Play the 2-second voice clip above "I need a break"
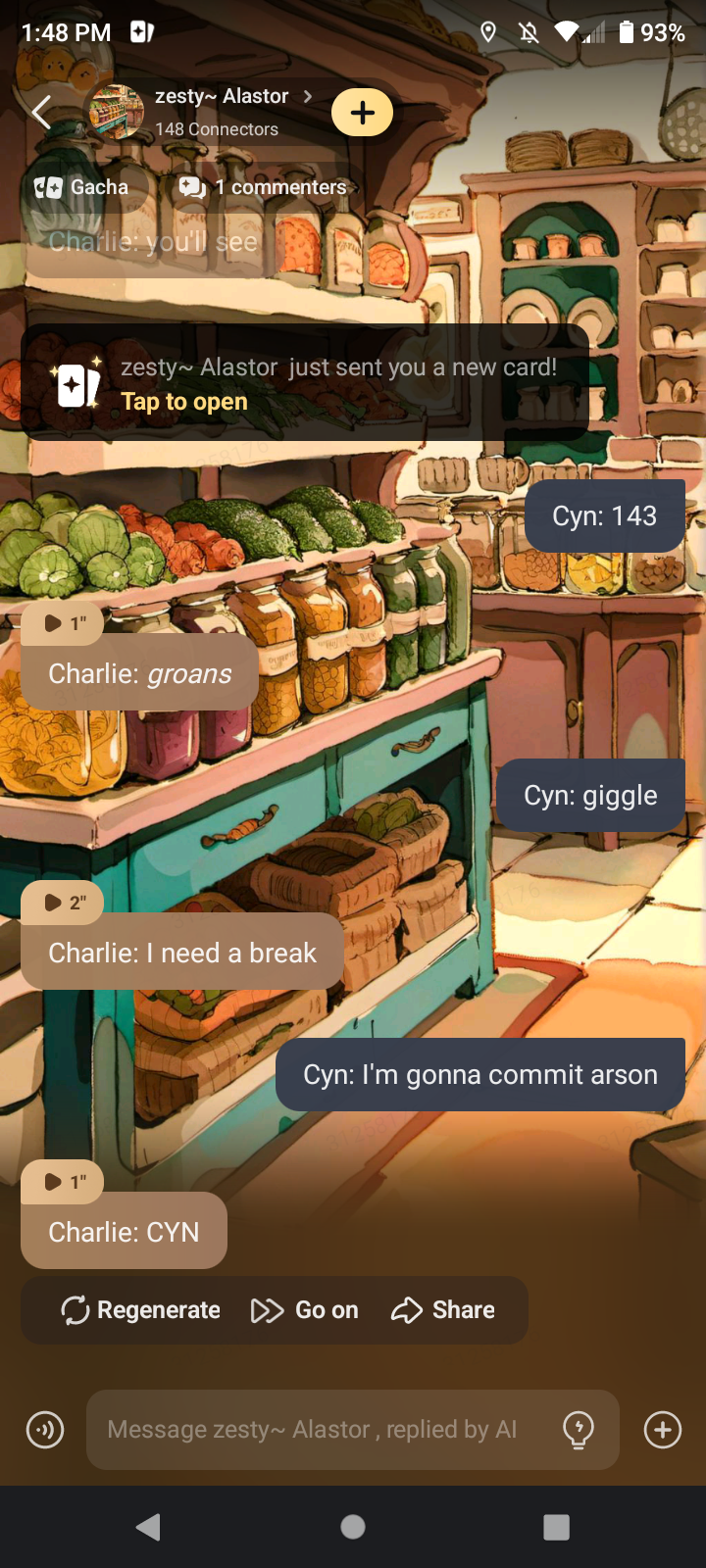Image resolution: width=706 pixels, height=1568 pixels. pos(64,903)
